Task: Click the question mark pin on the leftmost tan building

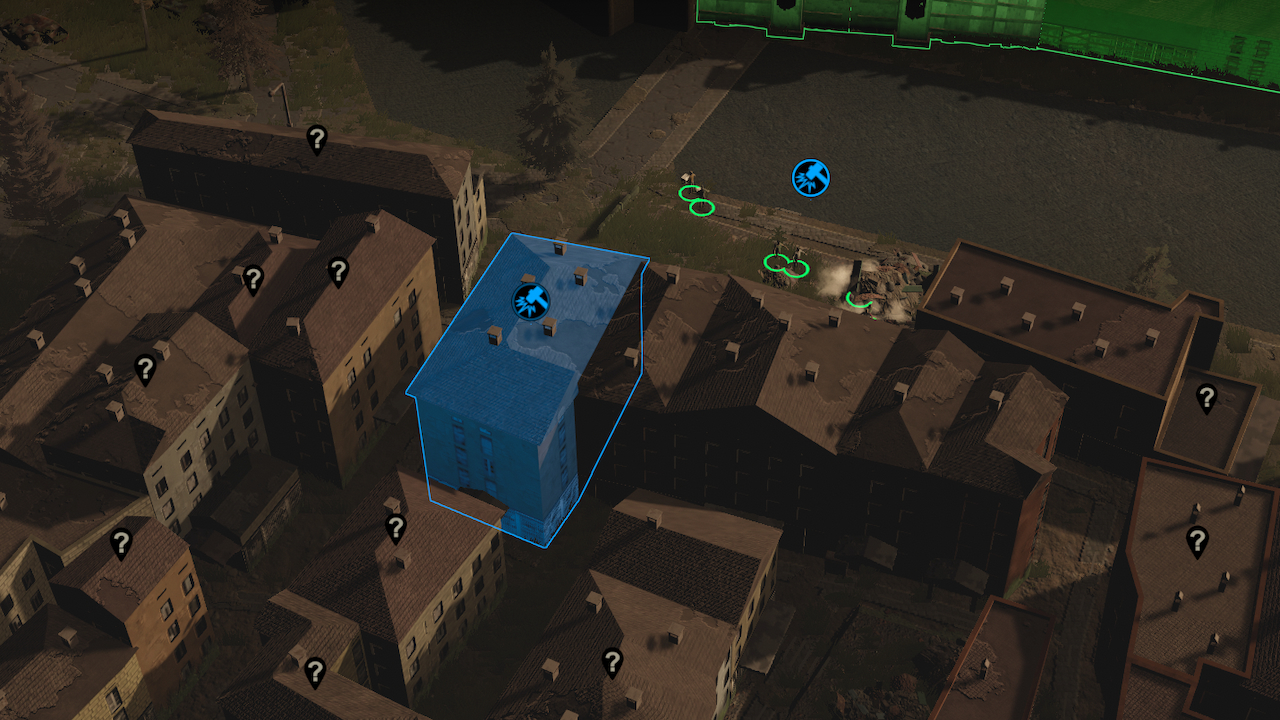Action: [x=145, y=368]
